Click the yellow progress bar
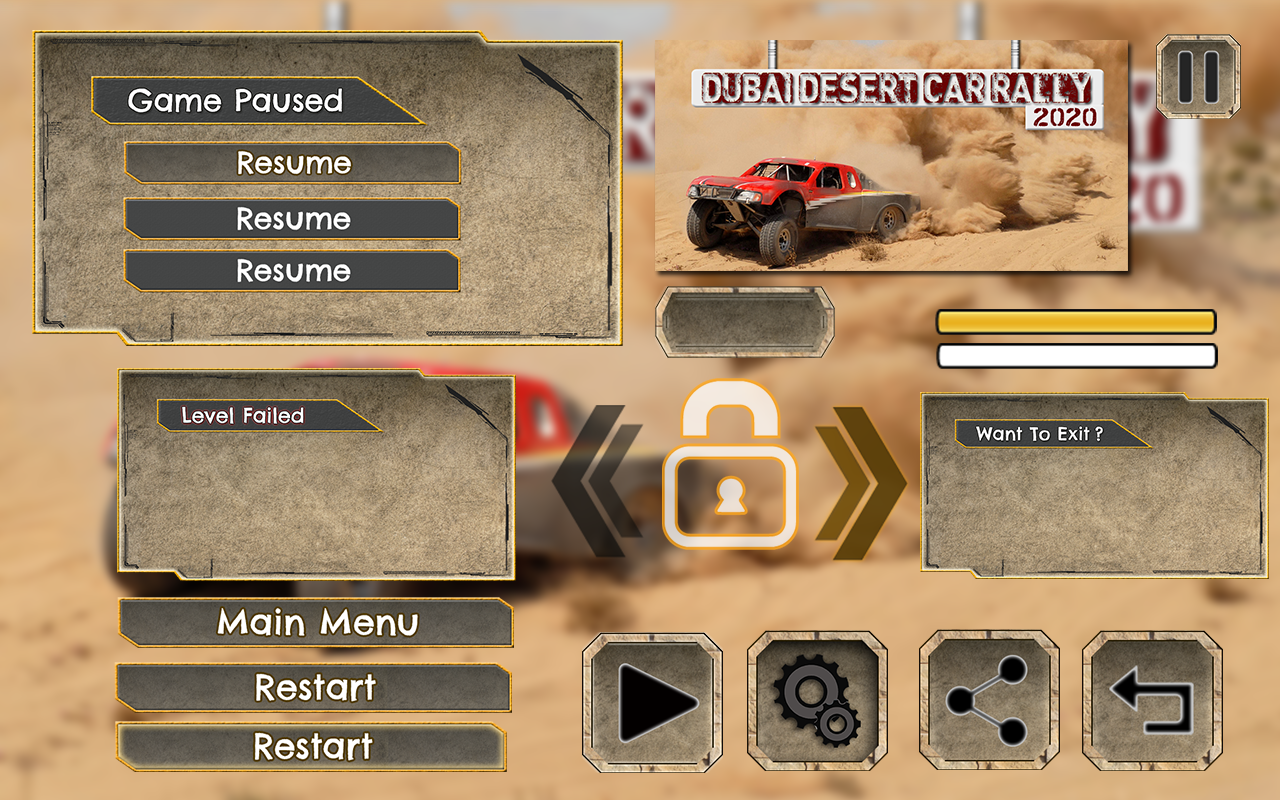 click(1075, 321)
